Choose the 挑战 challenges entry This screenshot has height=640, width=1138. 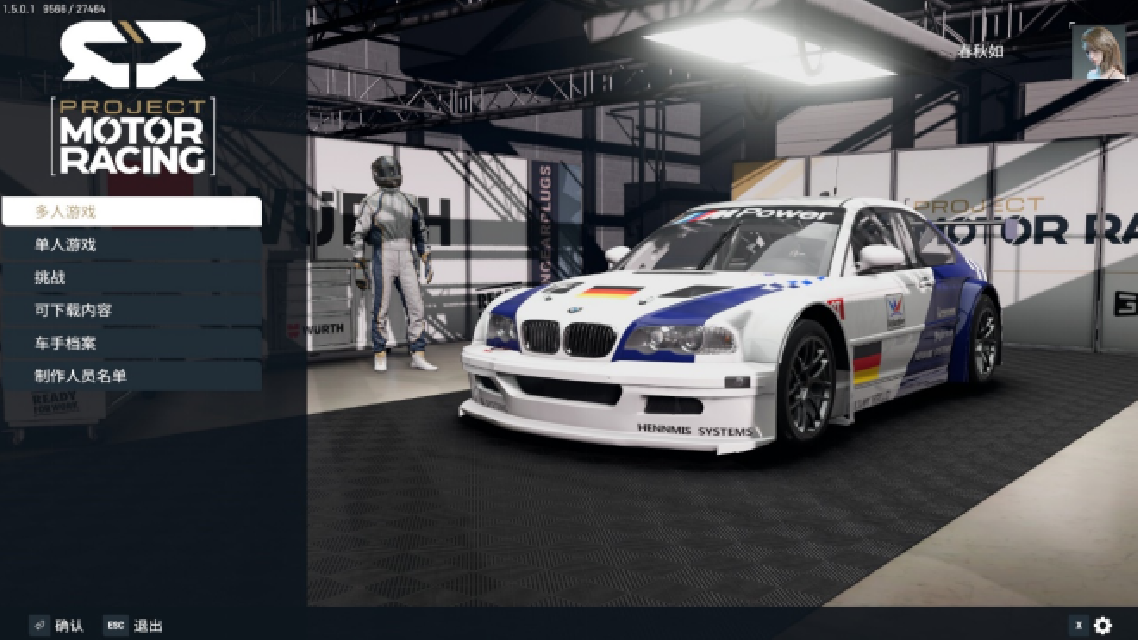coord(131,277)
